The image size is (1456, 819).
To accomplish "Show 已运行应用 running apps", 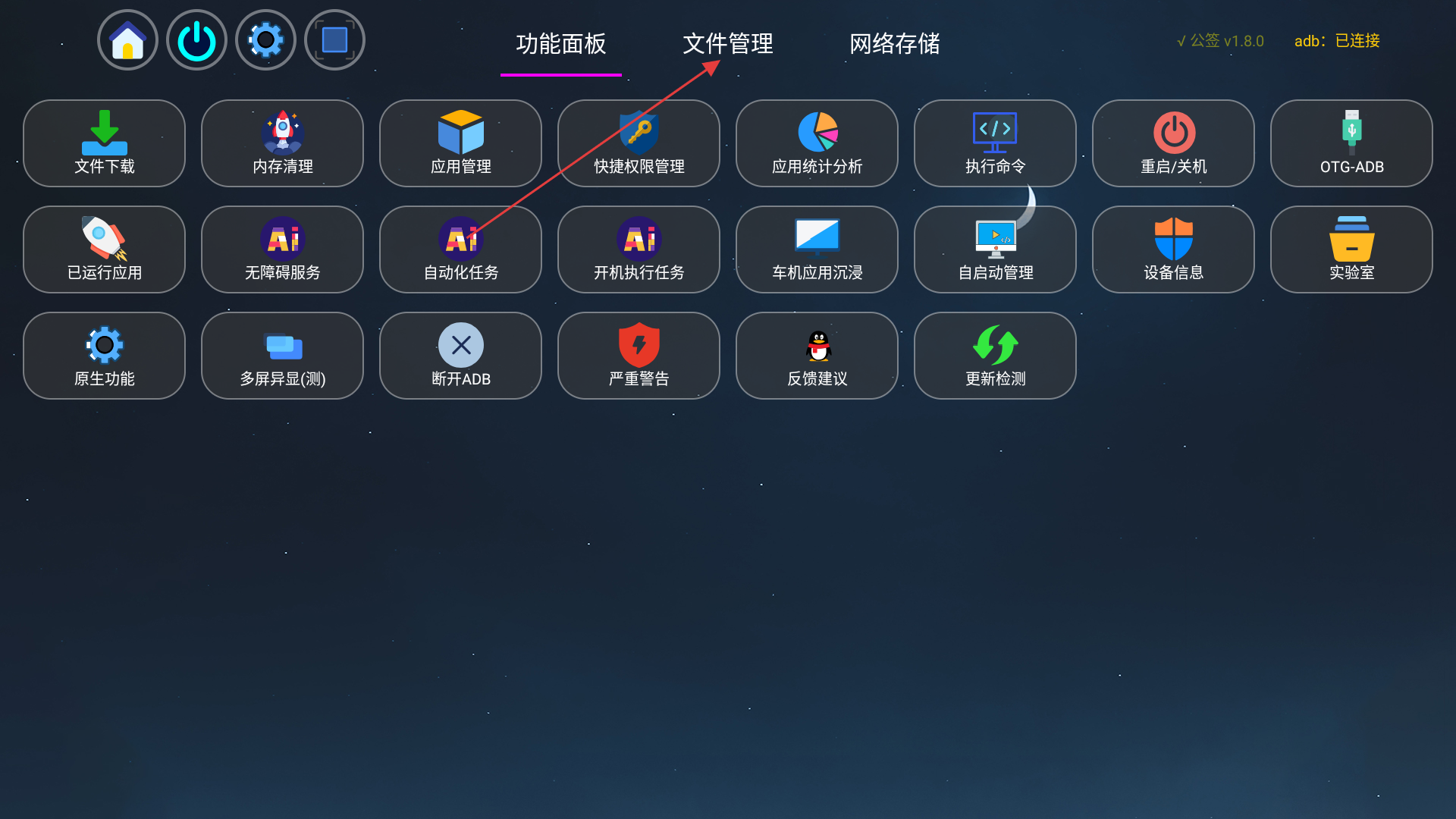I will click(x=104, y=249).
